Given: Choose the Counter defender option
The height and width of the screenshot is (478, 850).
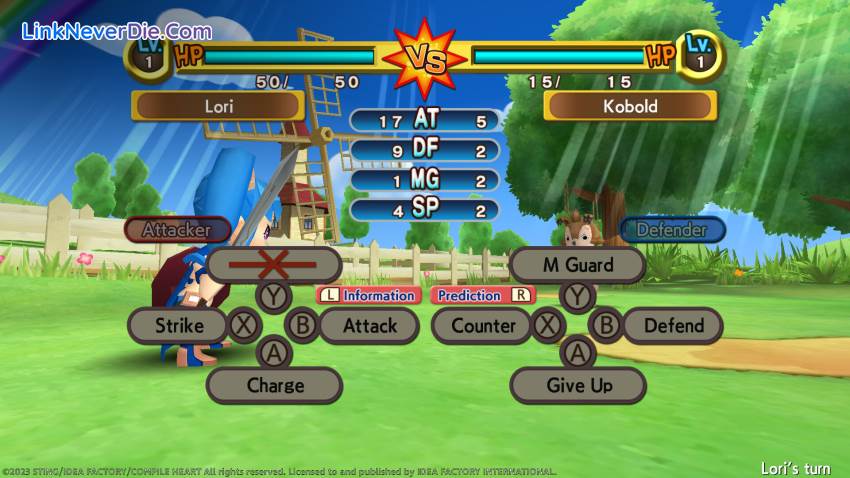Looking at the screenshot, I should pyautogui.click(x=483, y=325).
